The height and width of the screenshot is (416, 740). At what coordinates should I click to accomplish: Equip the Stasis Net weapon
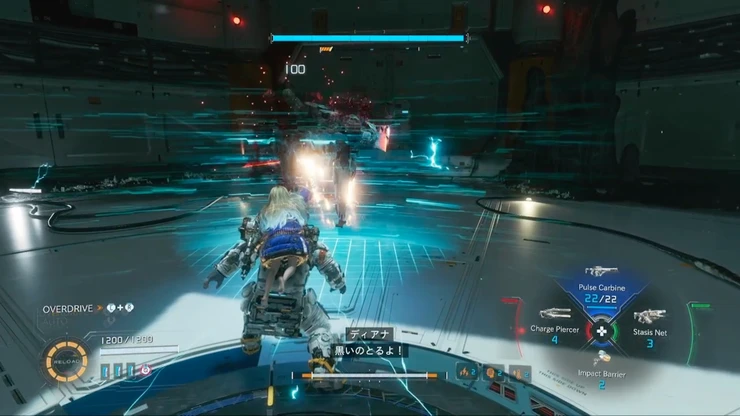click(649, 318)
